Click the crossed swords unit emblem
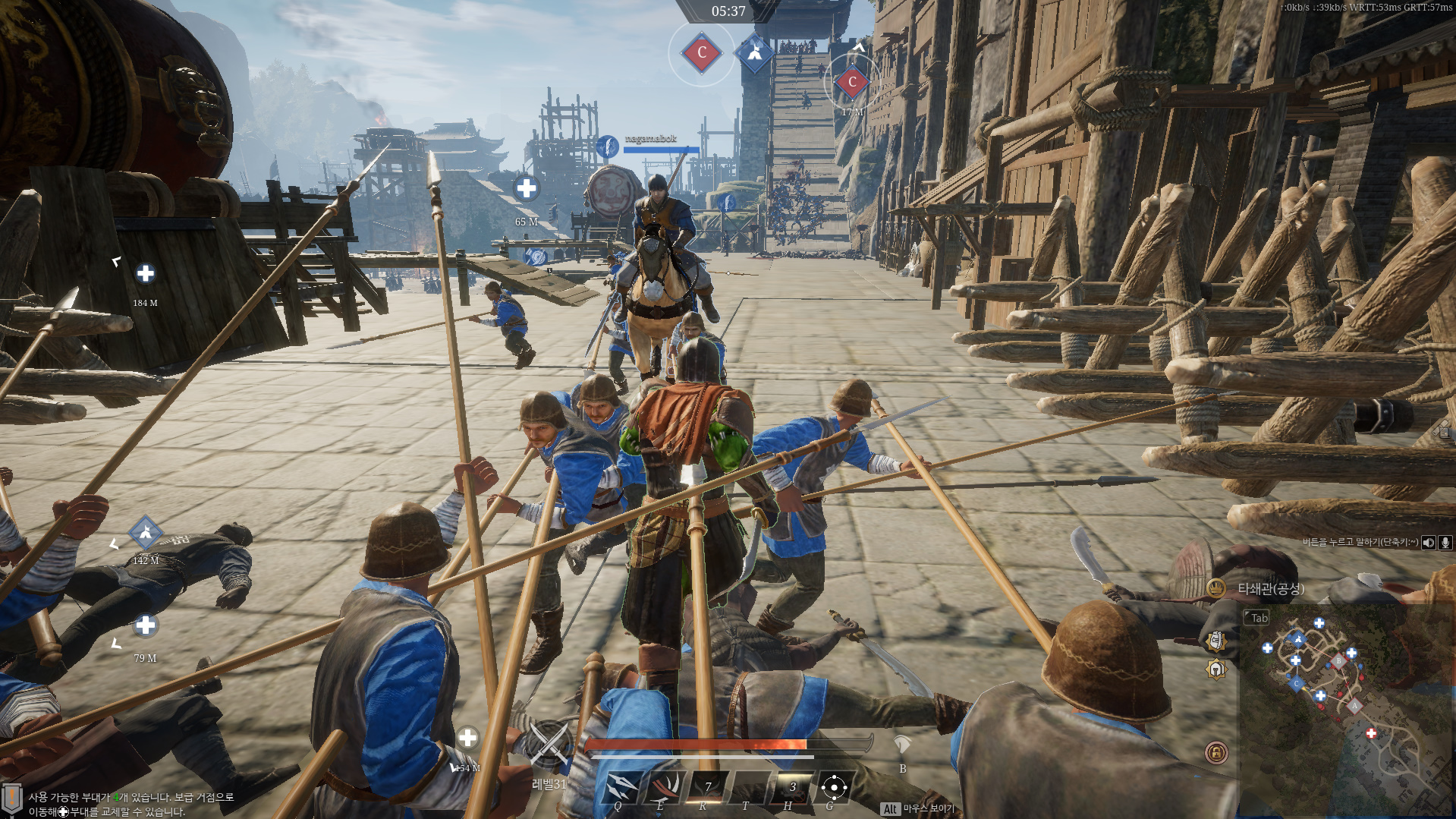The image size is (1456, 819). [x=549, y=743]
